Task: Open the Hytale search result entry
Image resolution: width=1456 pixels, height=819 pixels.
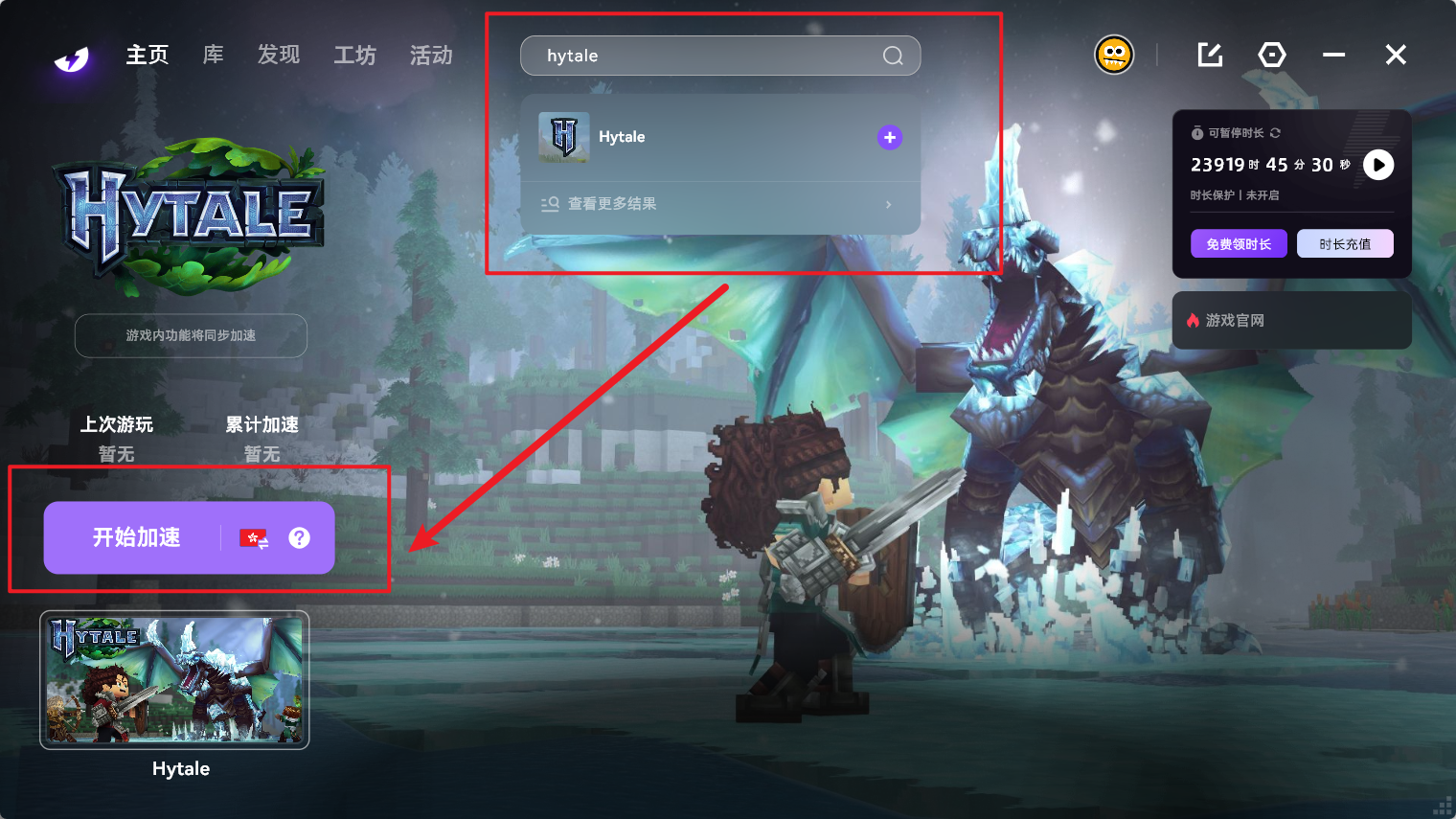Action: pyautogui.click(x=622, y=137)
